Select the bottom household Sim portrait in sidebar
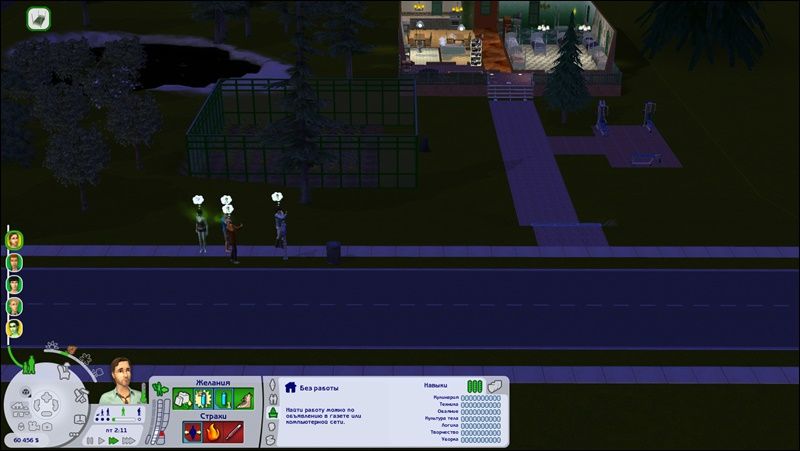This screenshot has height=451, width=800. pyautogui.click(x=15, y=328)
